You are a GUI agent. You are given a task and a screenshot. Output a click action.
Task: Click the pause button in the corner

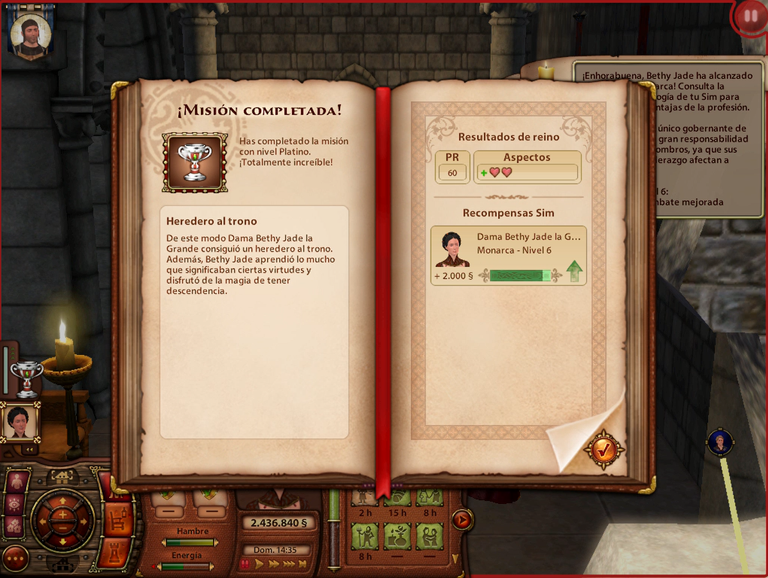coord(749,16)
